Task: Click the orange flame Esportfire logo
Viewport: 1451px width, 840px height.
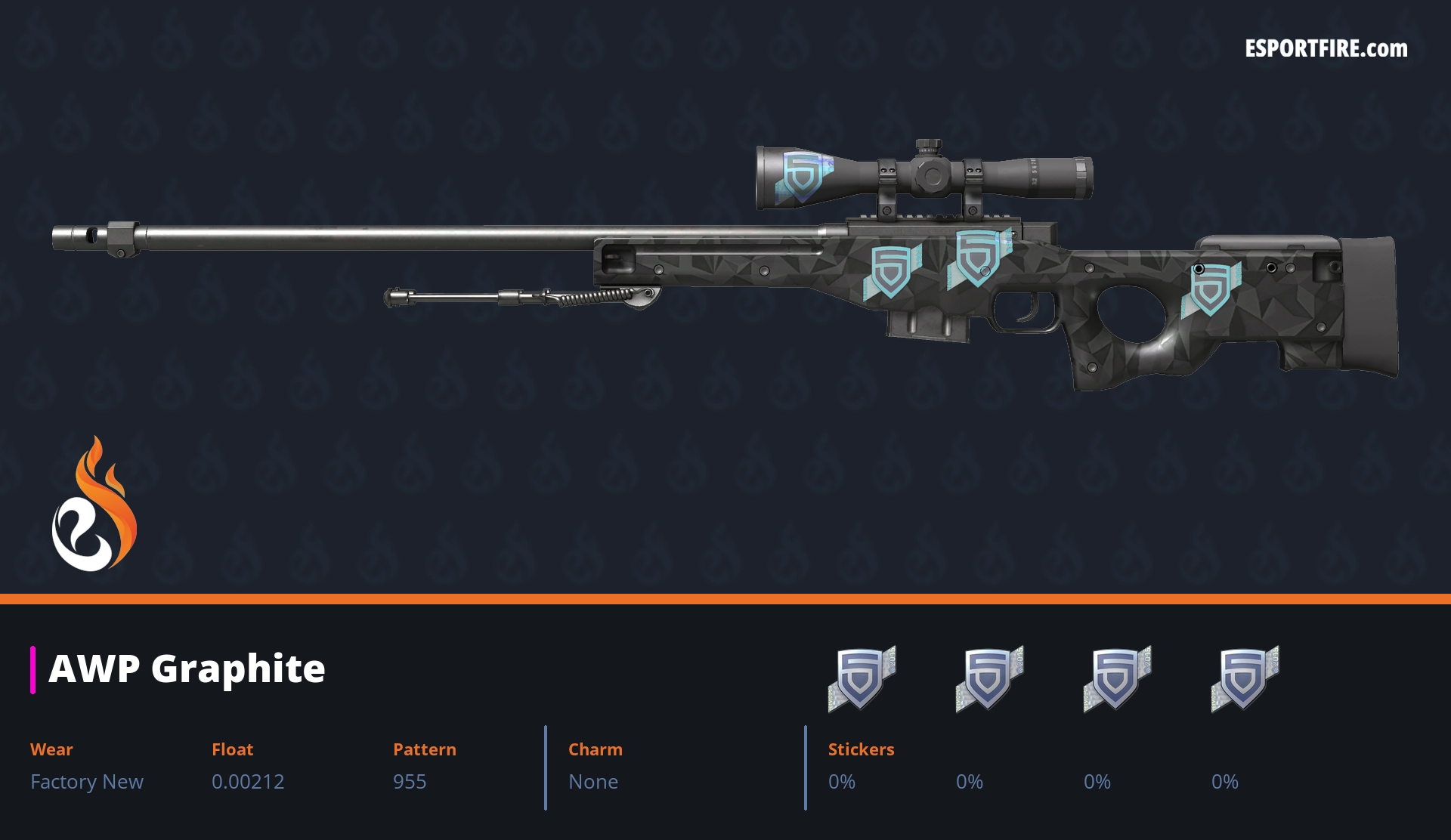Action: coord(94,505)
